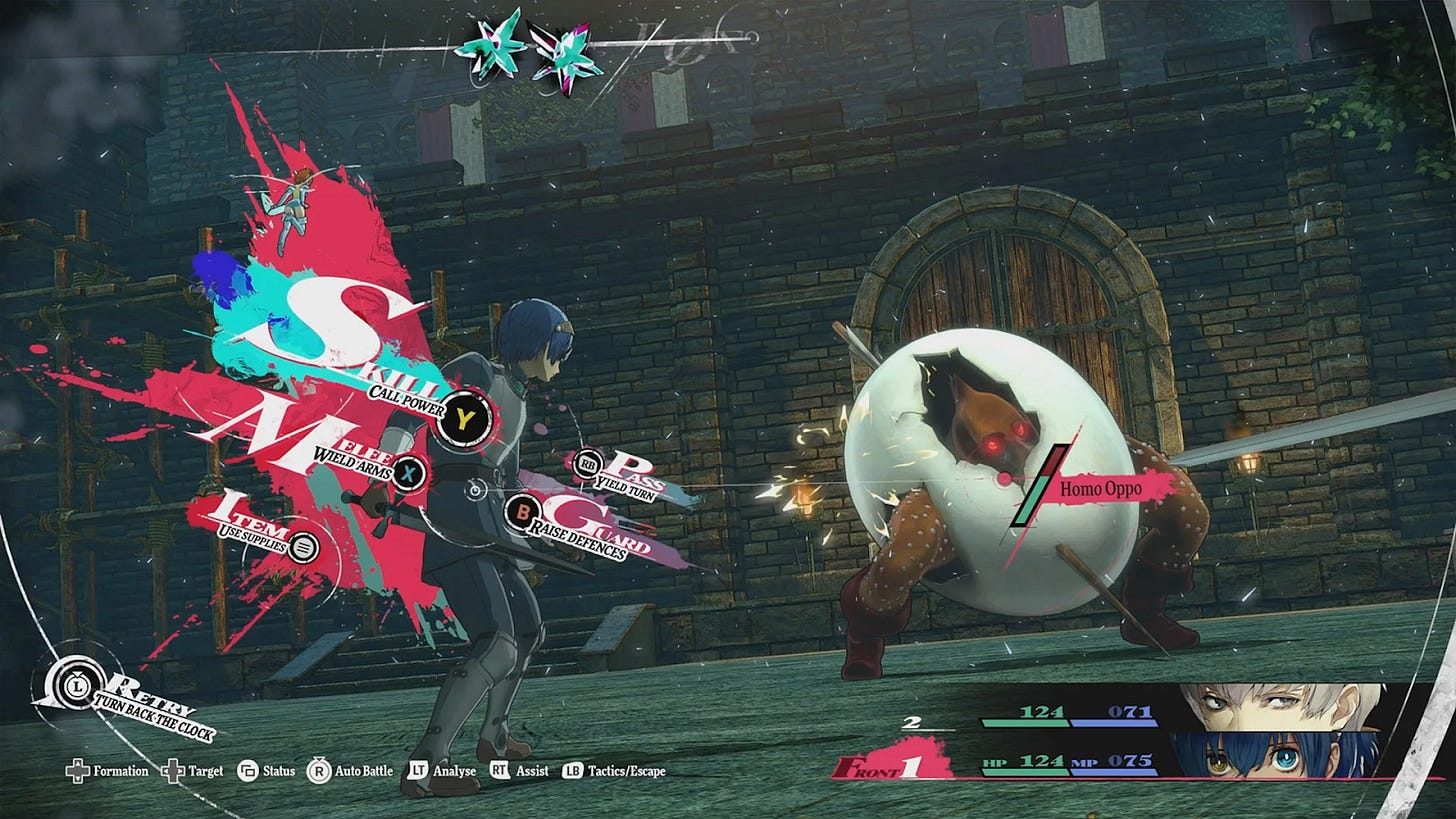Viewport: 1456px width, 819px height.
Task: Show the Status screen
Action: pyautogui.click(x=267, y=771)
